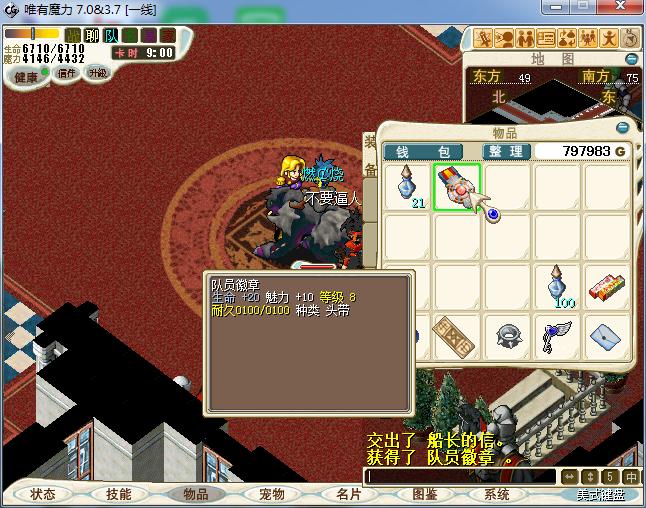Select the blue envelope item slot
This screenshot has width=646, height=508.
pos(607,336)
